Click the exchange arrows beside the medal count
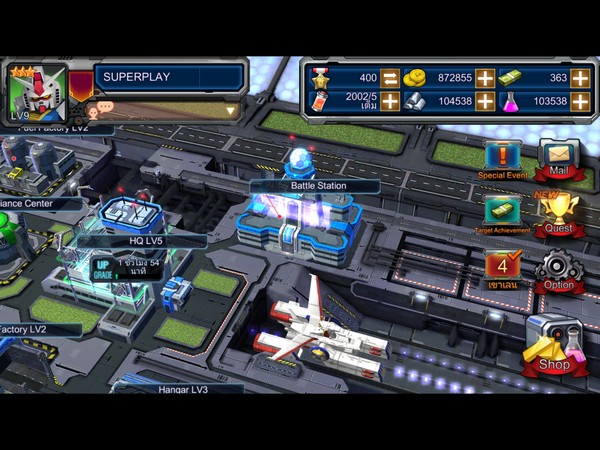Viewport: 600px width, 450px height. point(390,78)
